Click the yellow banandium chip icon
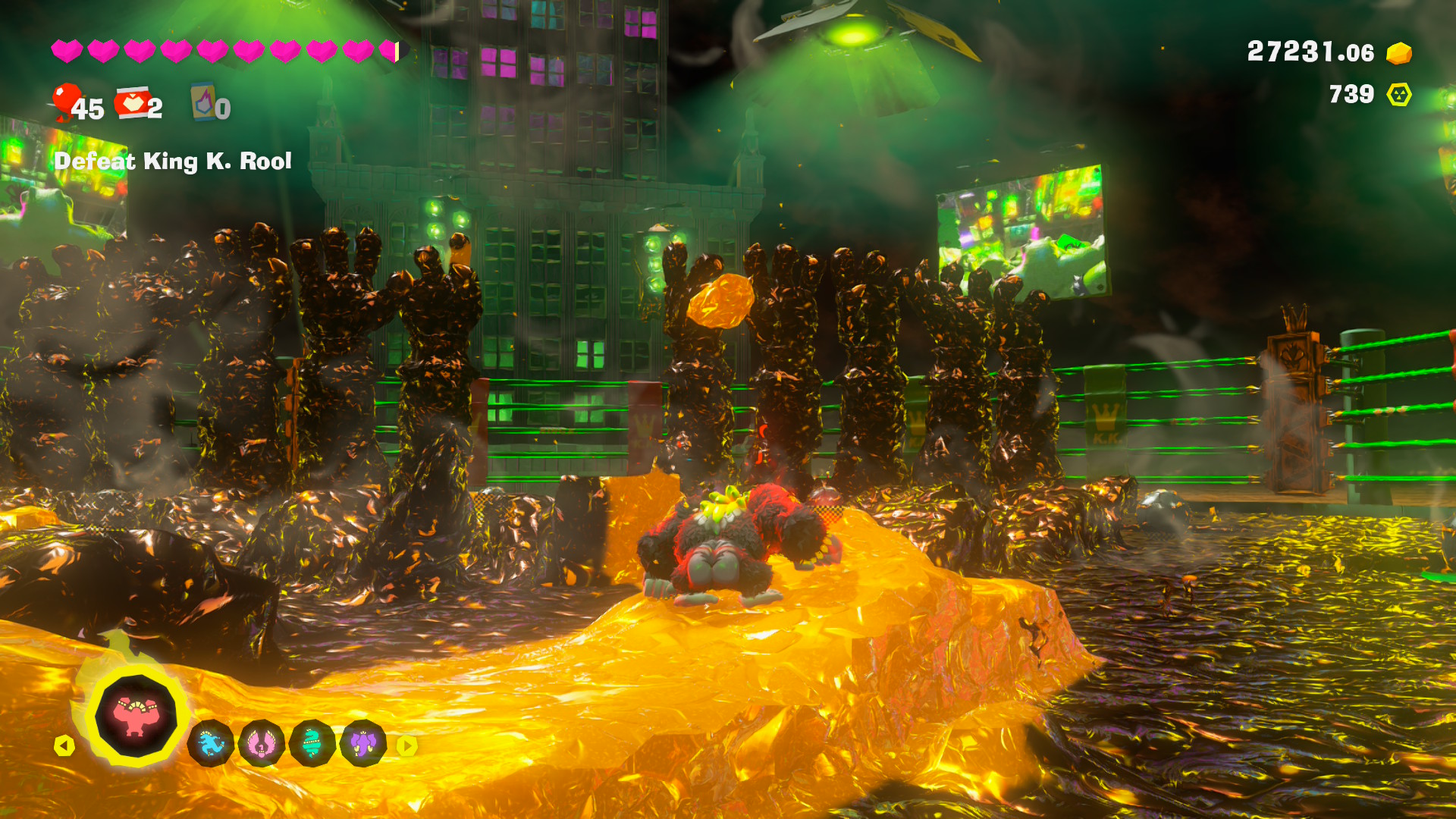1456x819 pixels. [x=1399, y=95]
